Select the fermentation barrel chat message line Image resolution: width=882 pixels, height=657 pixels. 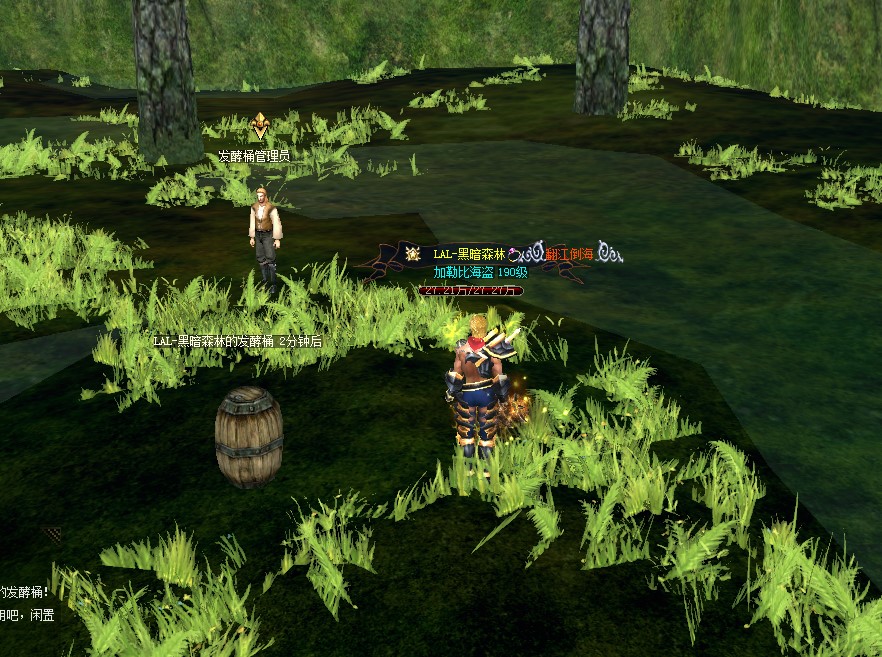[x=26, y=592]
